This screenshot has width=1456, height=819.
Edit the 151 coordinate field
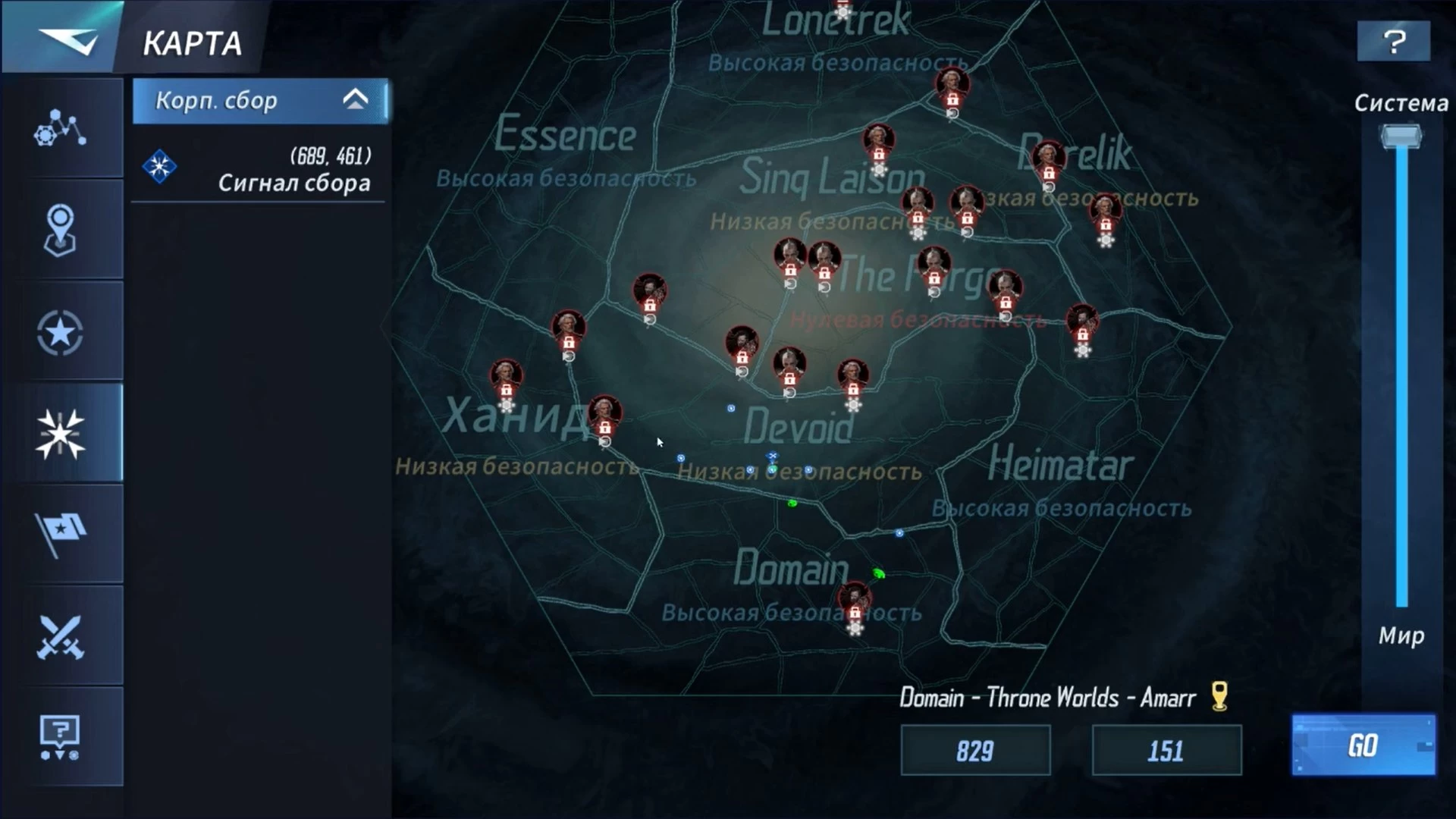click(x=1166, y=751)
